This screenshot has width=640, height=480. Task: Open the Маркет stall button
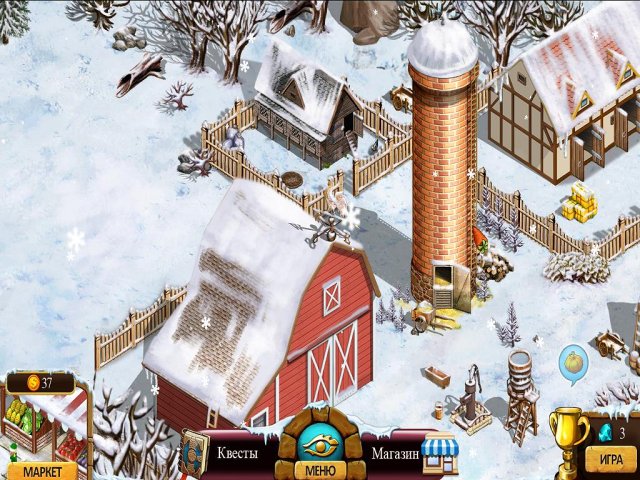[42, 470]
